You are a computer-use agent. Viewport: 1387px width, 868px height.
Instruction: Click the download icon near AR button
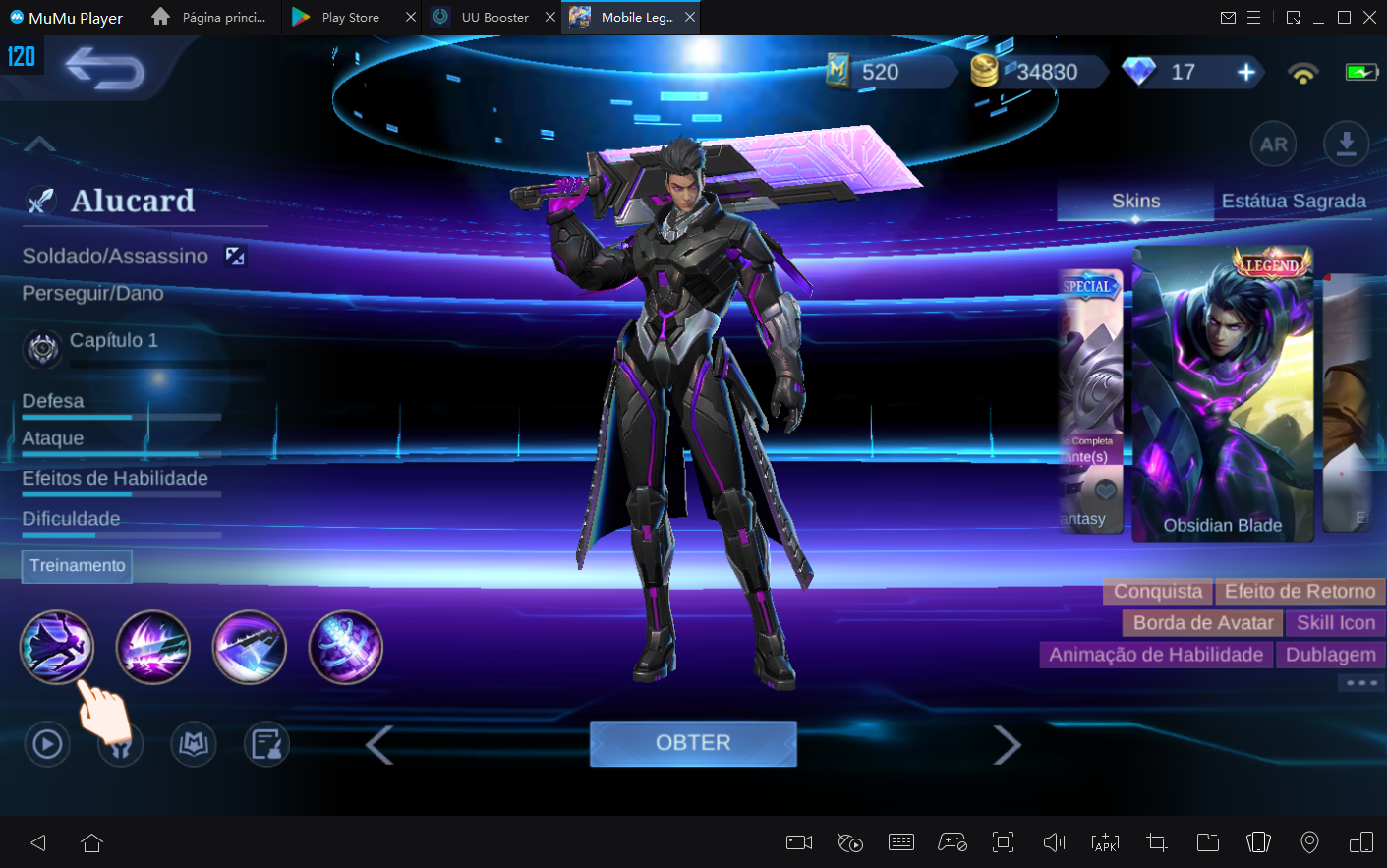[1346, 144]
